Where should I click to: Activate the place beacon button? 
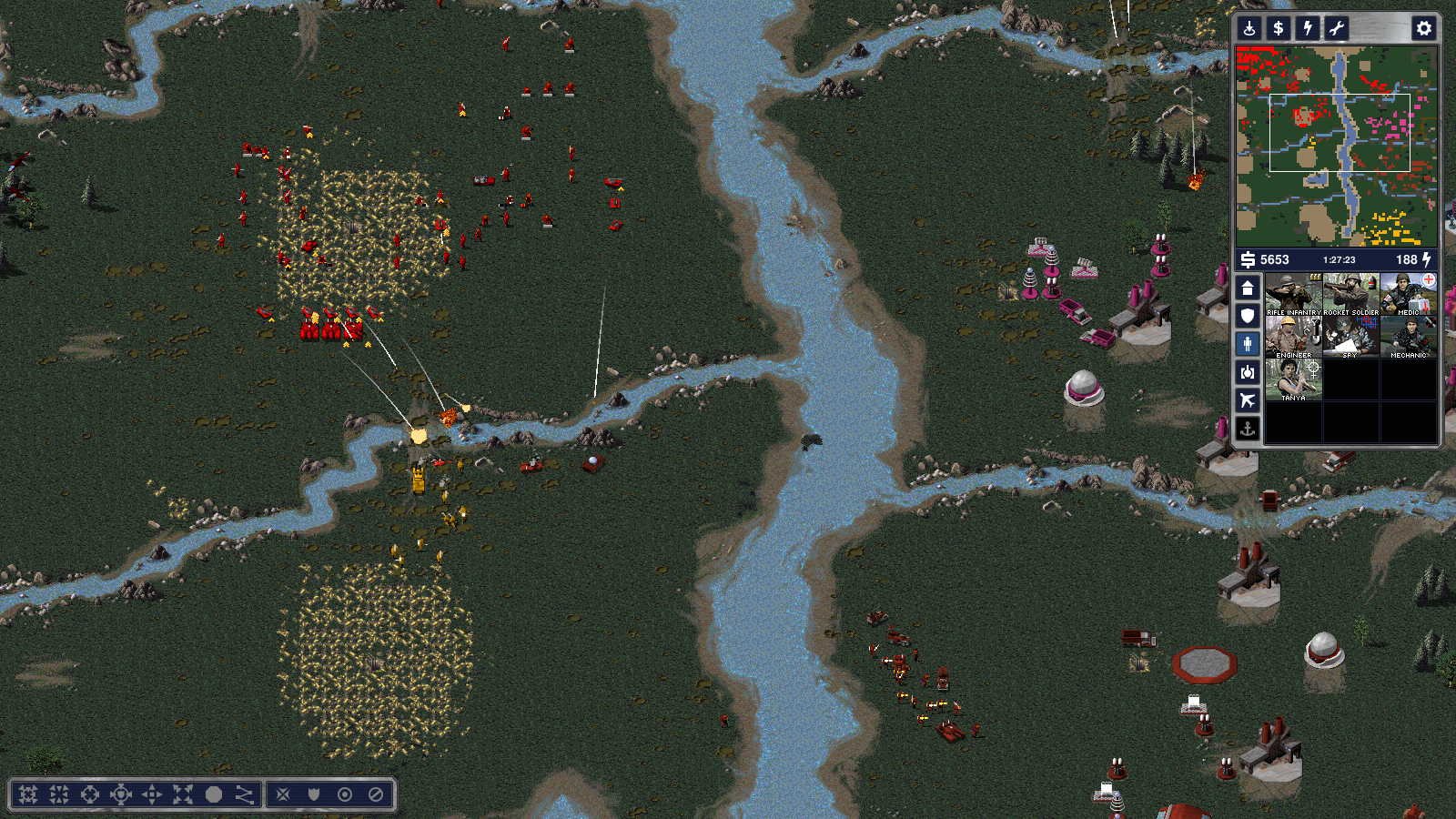[x=1249, y=28]
